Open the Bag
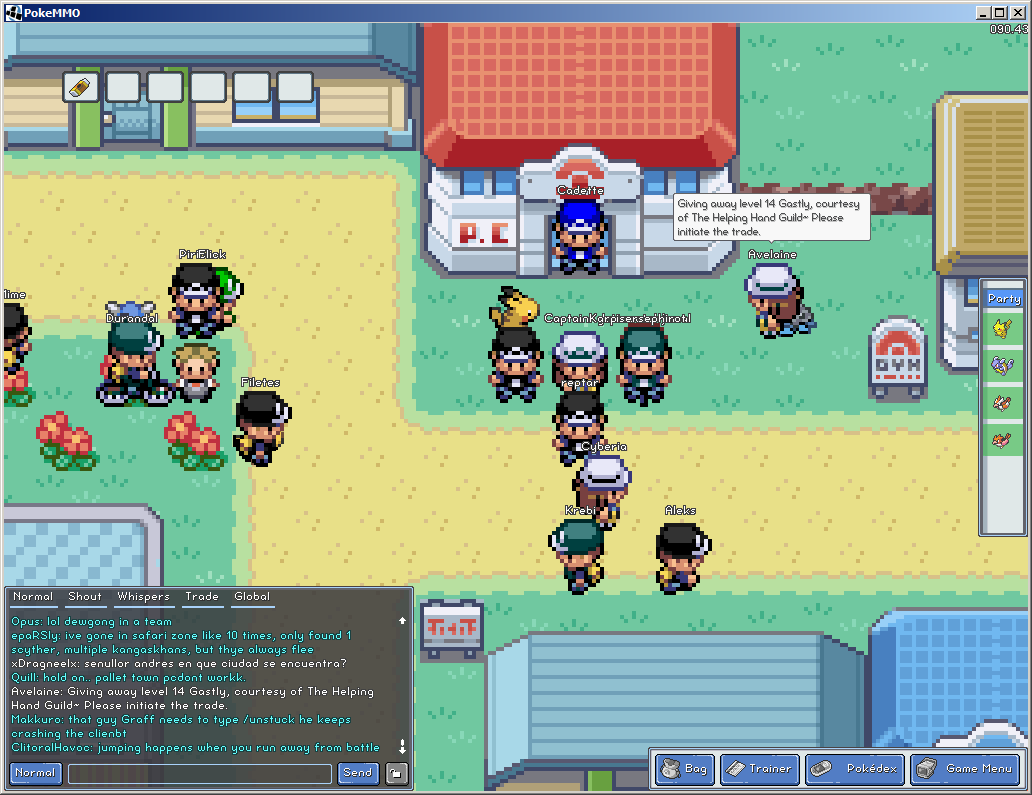This screenshot has height=795, width=1032. pos(685,769)
